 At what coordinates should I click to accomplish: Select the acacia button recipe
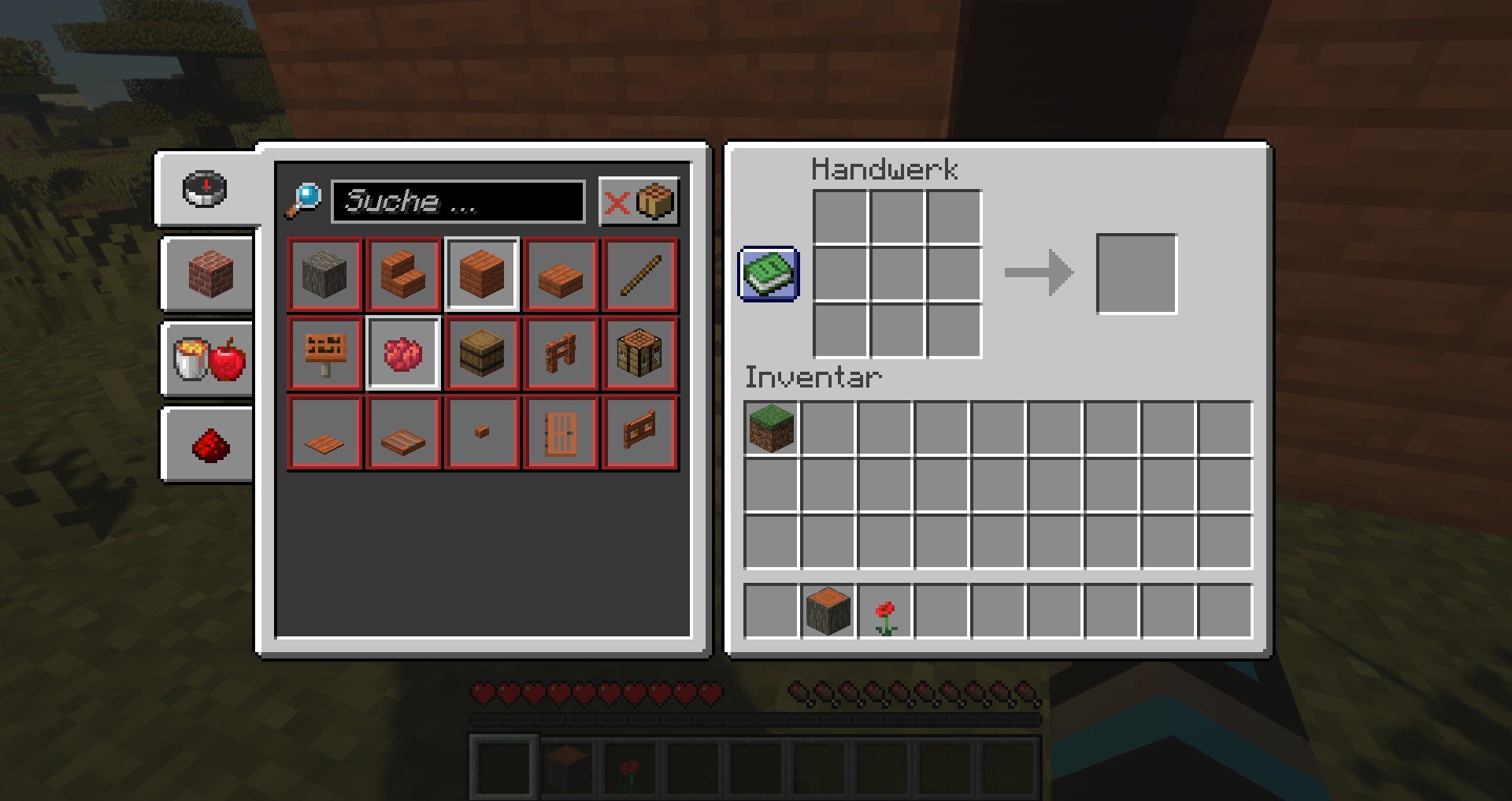point(482,432)
